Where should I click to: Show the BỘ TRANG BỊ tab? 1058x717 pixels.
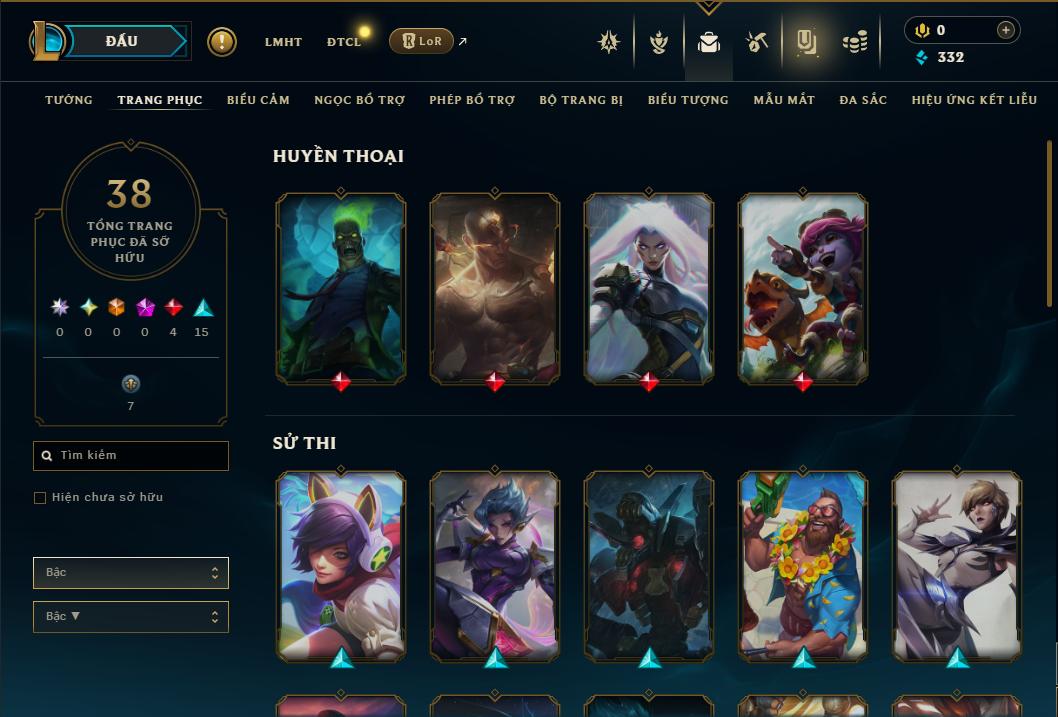[581, 100]
